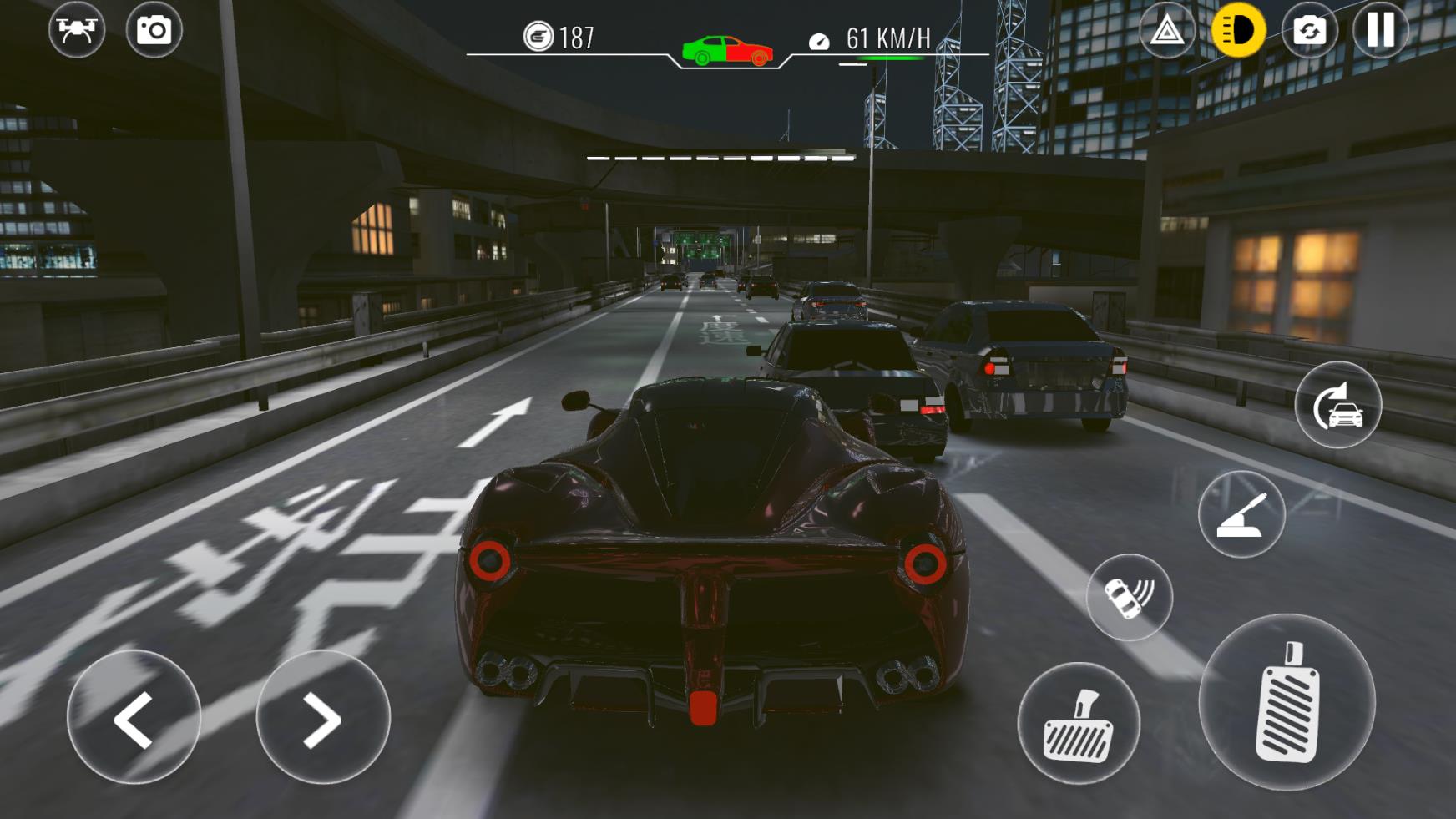Steer left with the left arrow

click(x=136, y=718)
